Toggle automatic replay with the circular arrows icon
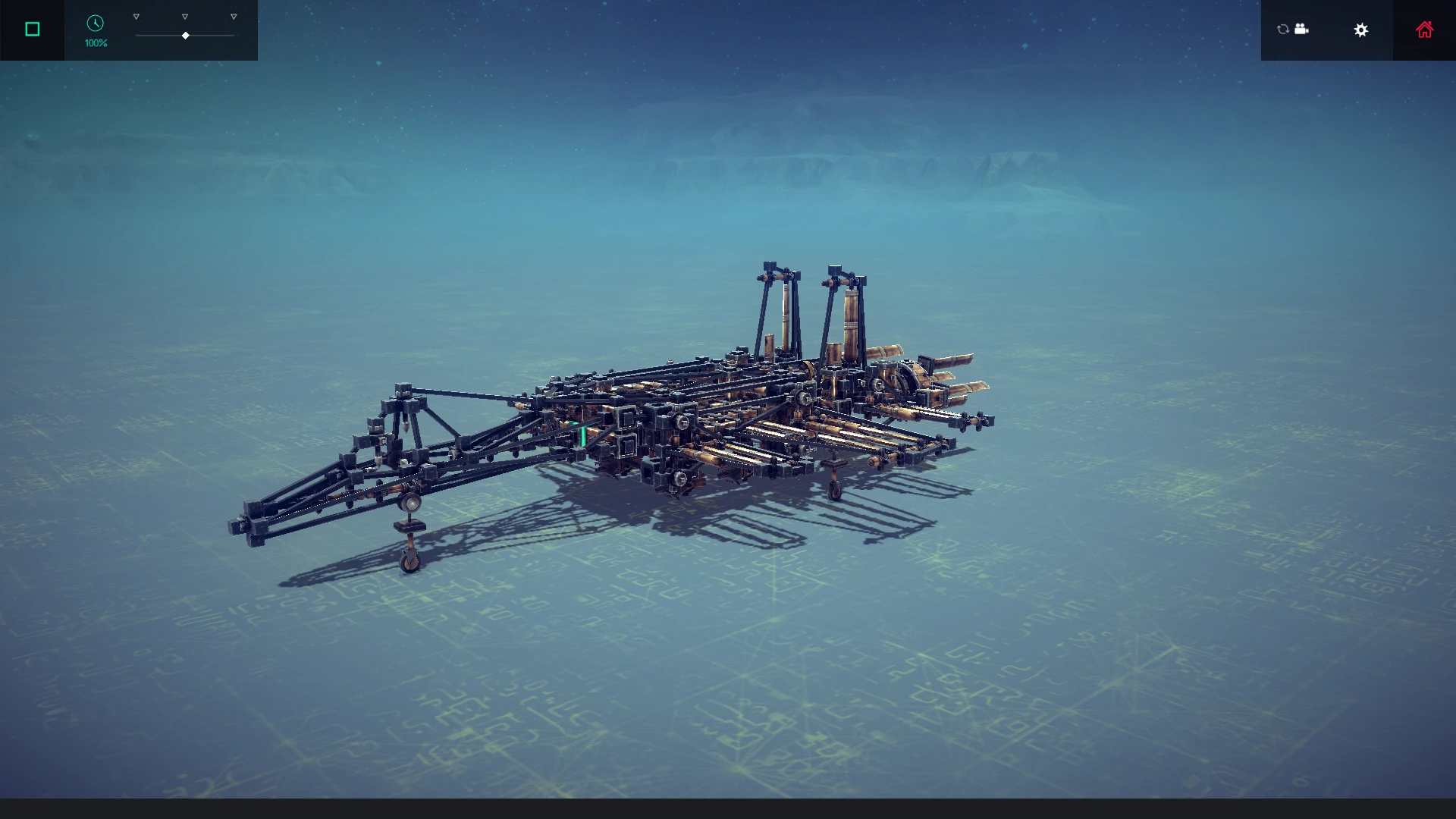This screenshot has height=819, width=1456. click(x=1283, y=30)
